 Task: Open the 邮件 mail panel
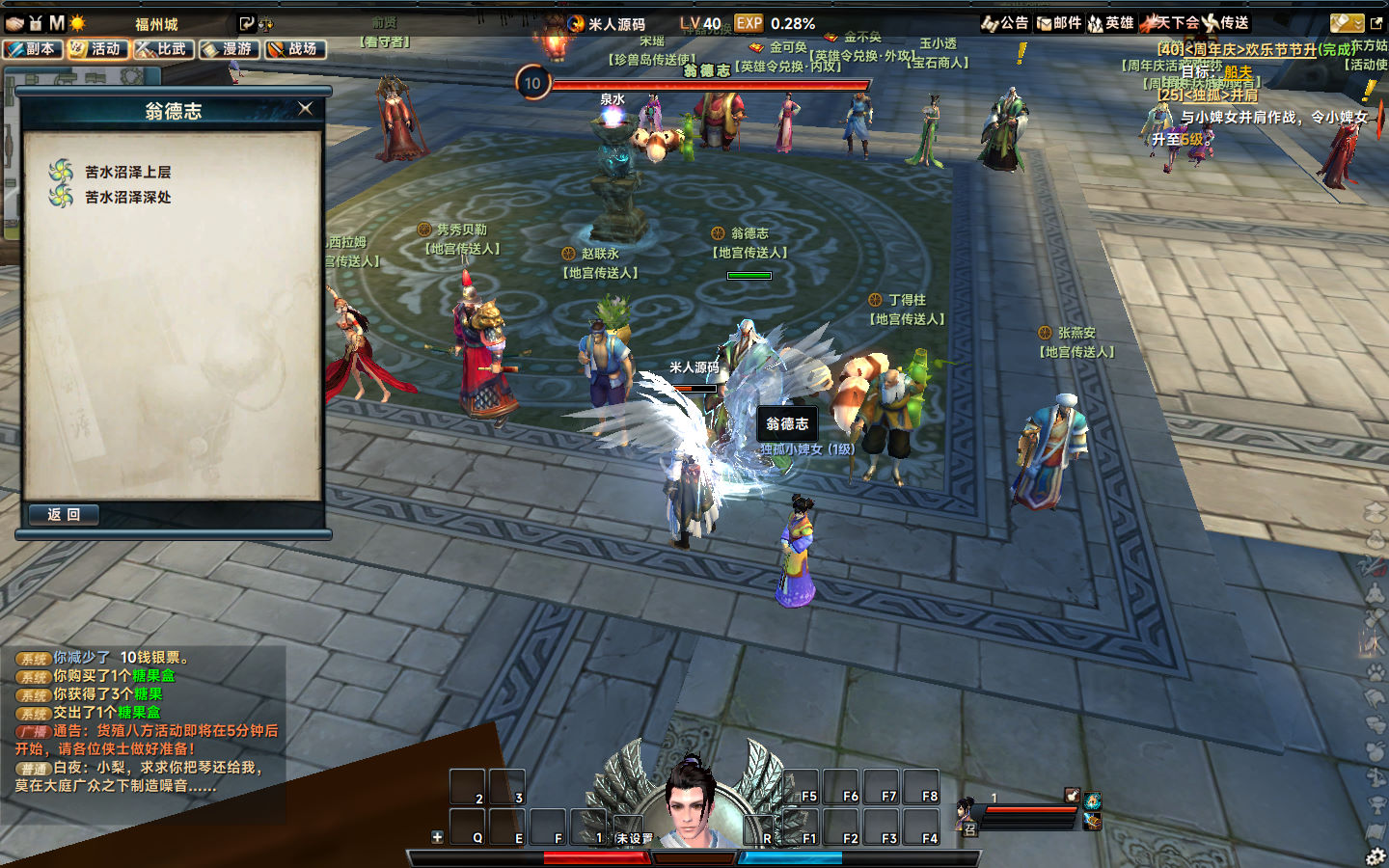click(1059, 23)
